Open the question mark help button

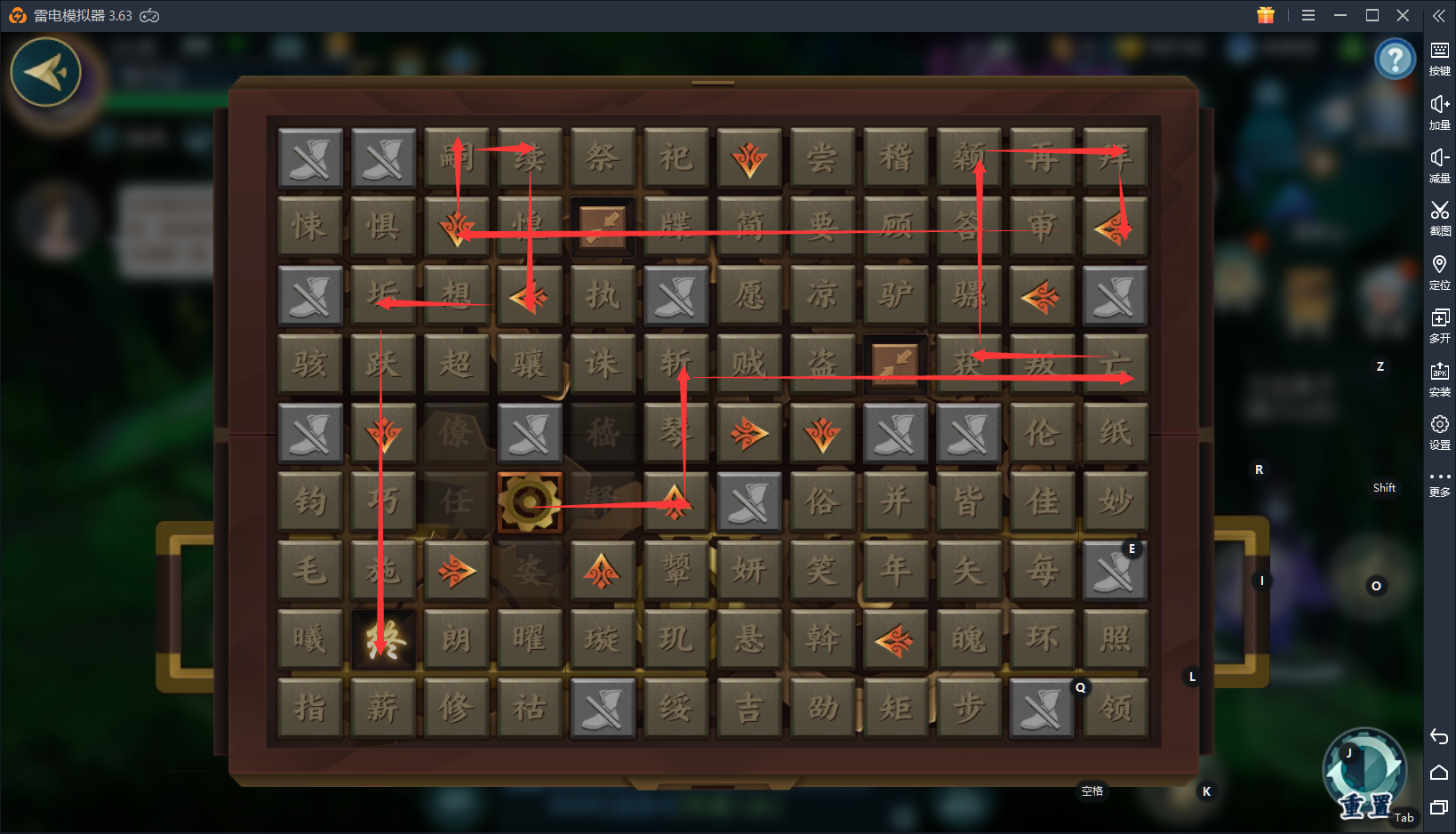tap(1395, 60)
